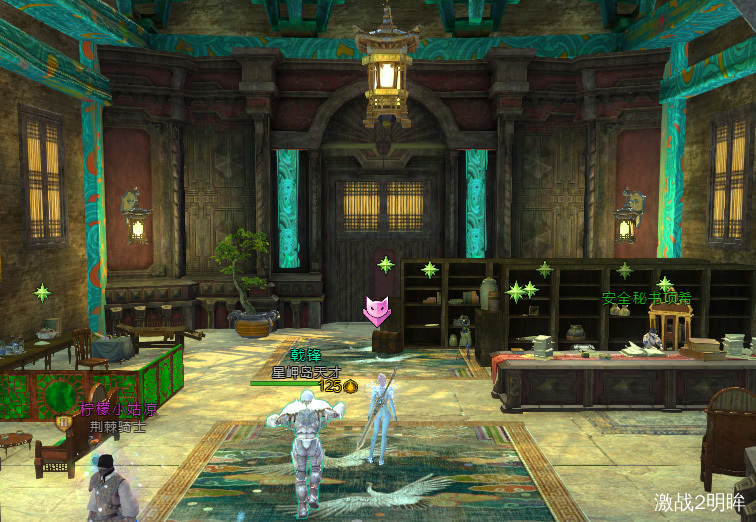Select the 戟锋 player nameplate
Viewport: 756px width, 522px height.
(306, 355)
